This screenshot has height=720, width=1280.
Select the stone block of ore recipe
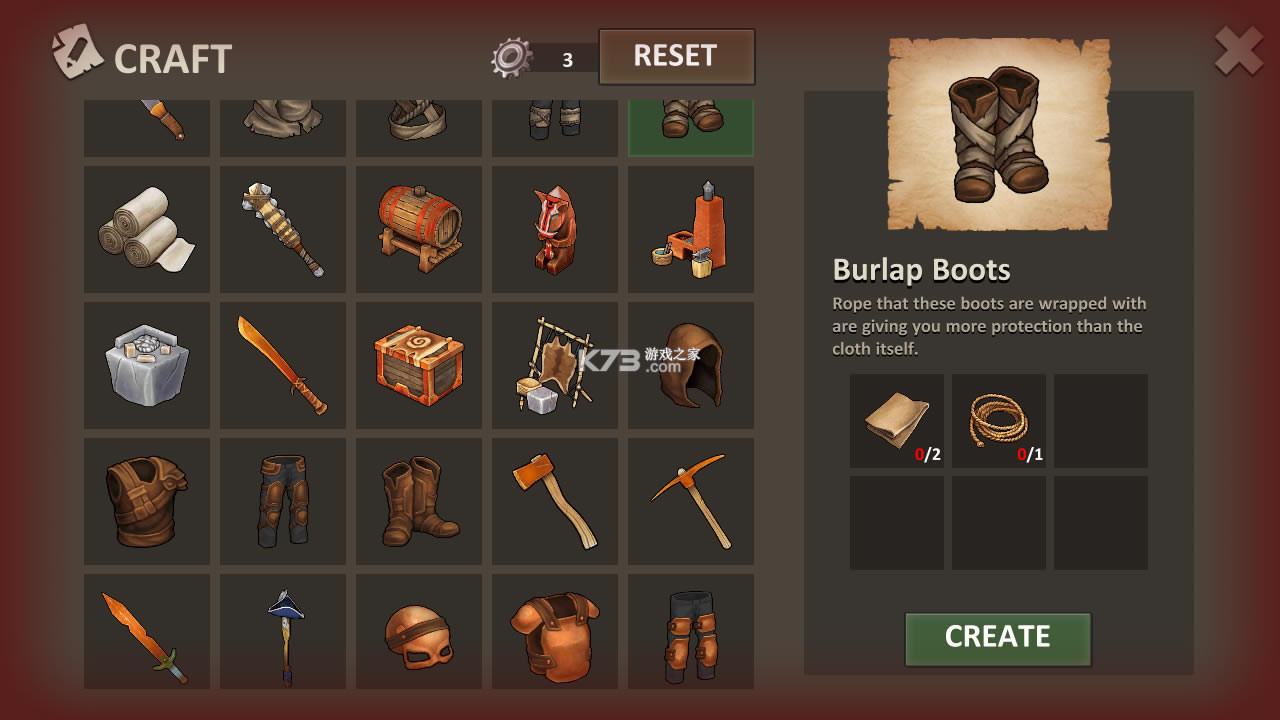[147, 365]
